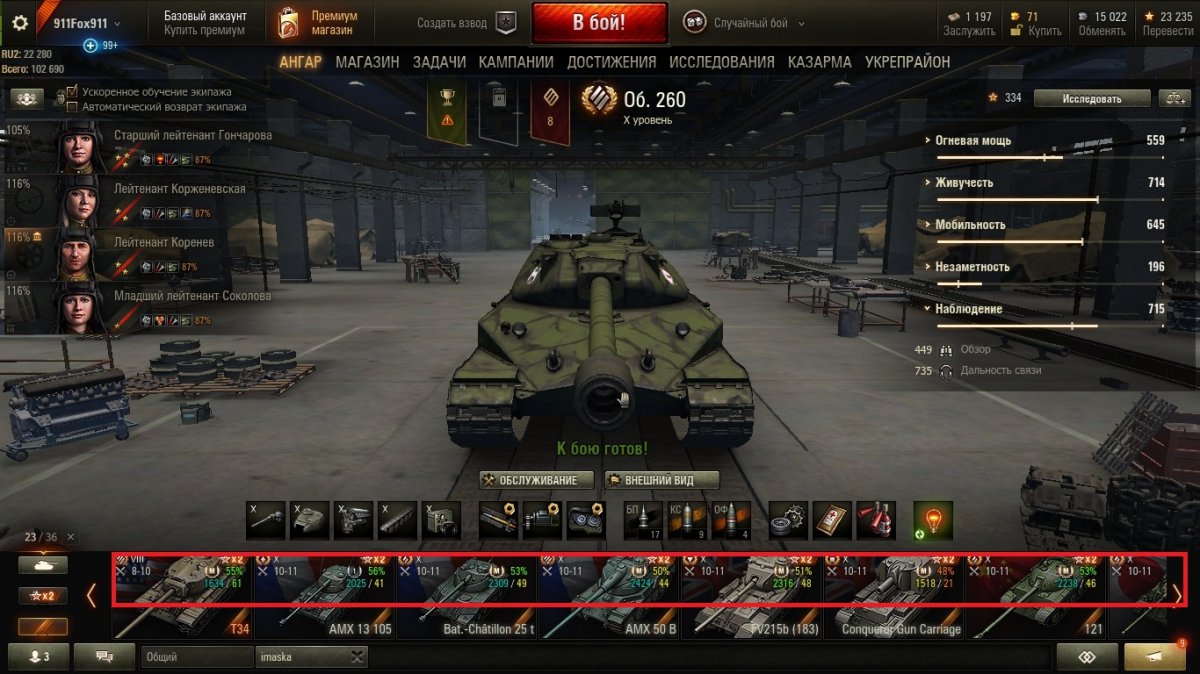
Task: Show the ИССЛЕДОВАНИЯ tab
Action: pyautogui.click(x=721, y=62)
